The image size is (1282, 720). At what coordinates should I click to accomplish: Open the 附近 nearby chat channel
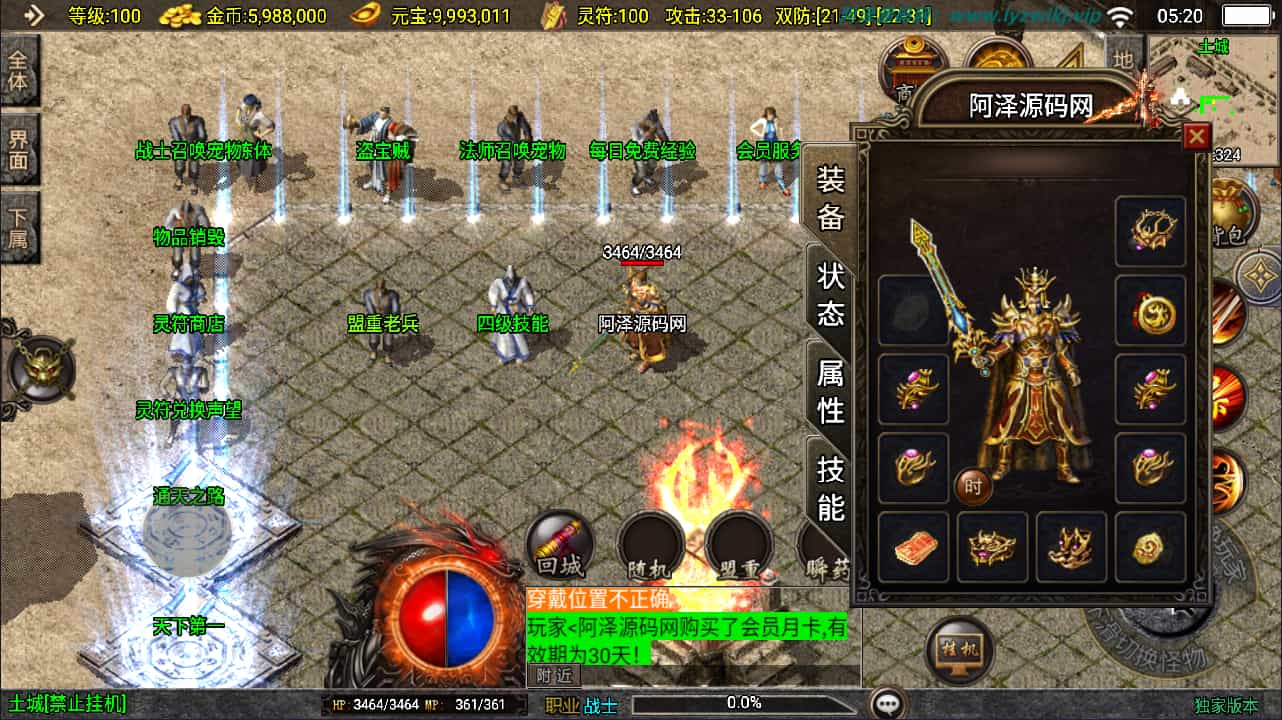point(553,675)
